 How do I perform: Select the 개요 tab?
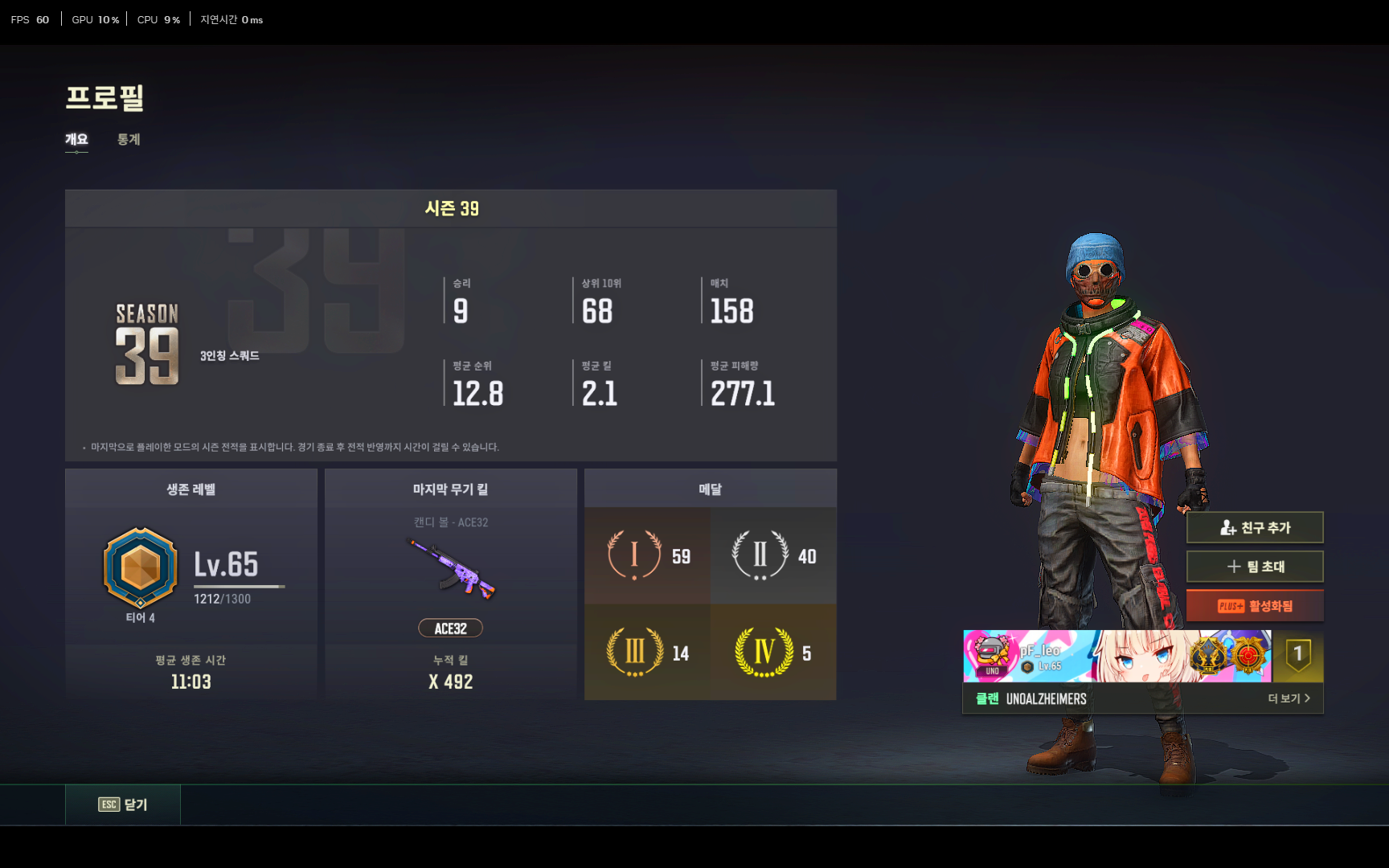tap(76, 140)
